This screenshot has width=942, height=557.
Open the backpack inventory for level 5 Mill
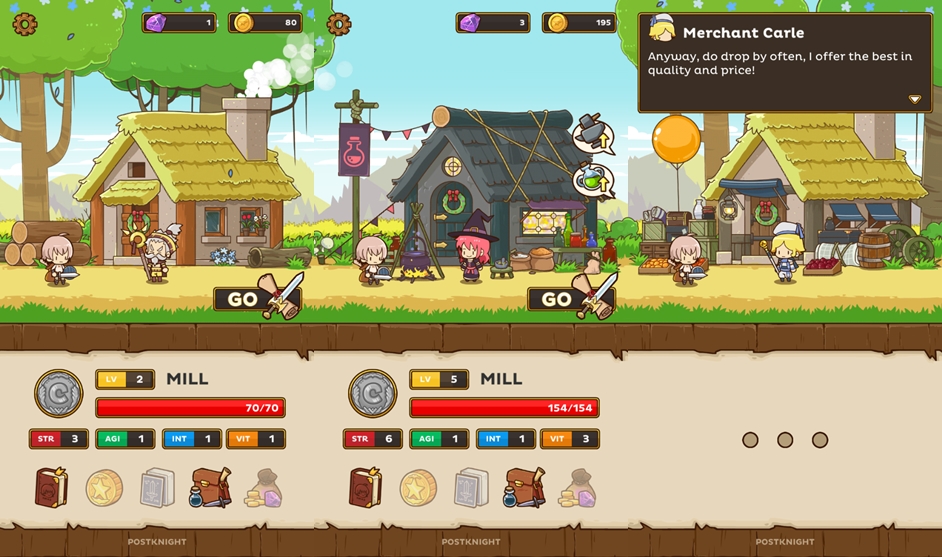click(525, 487)
